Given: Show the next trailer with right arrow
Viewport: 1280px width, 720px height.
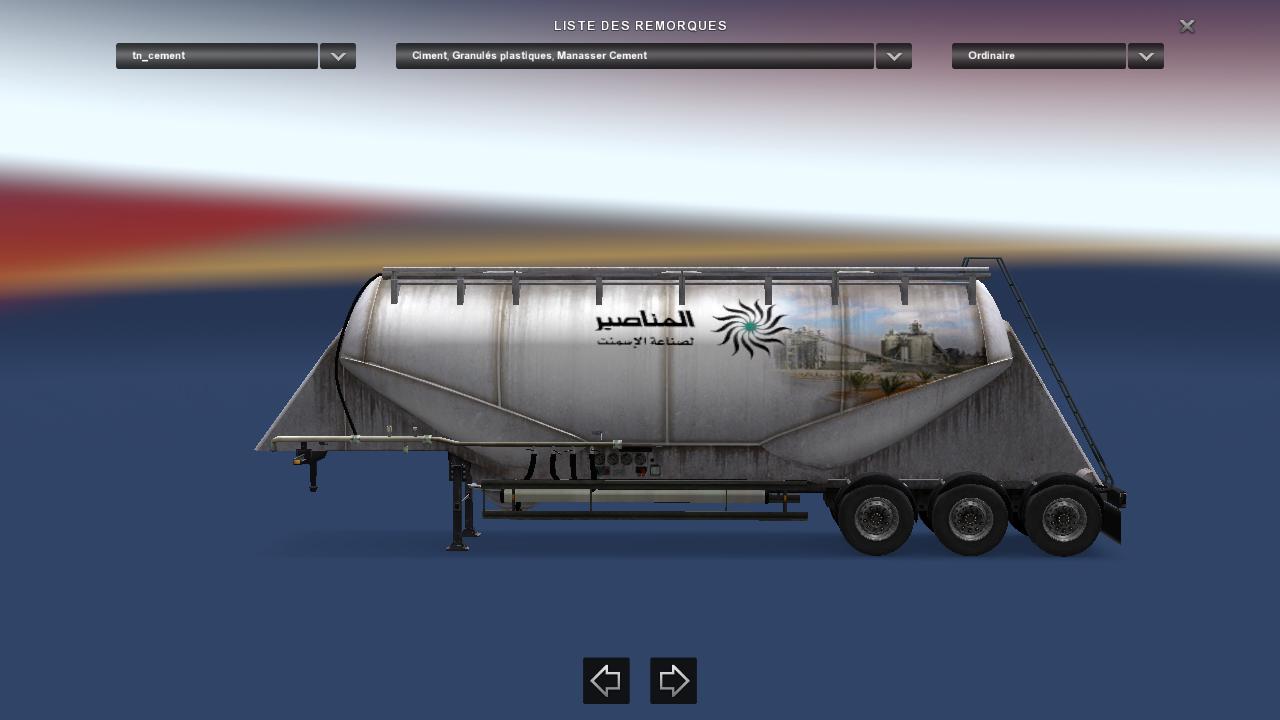Looking at the screenshot, I should [673, 681].
